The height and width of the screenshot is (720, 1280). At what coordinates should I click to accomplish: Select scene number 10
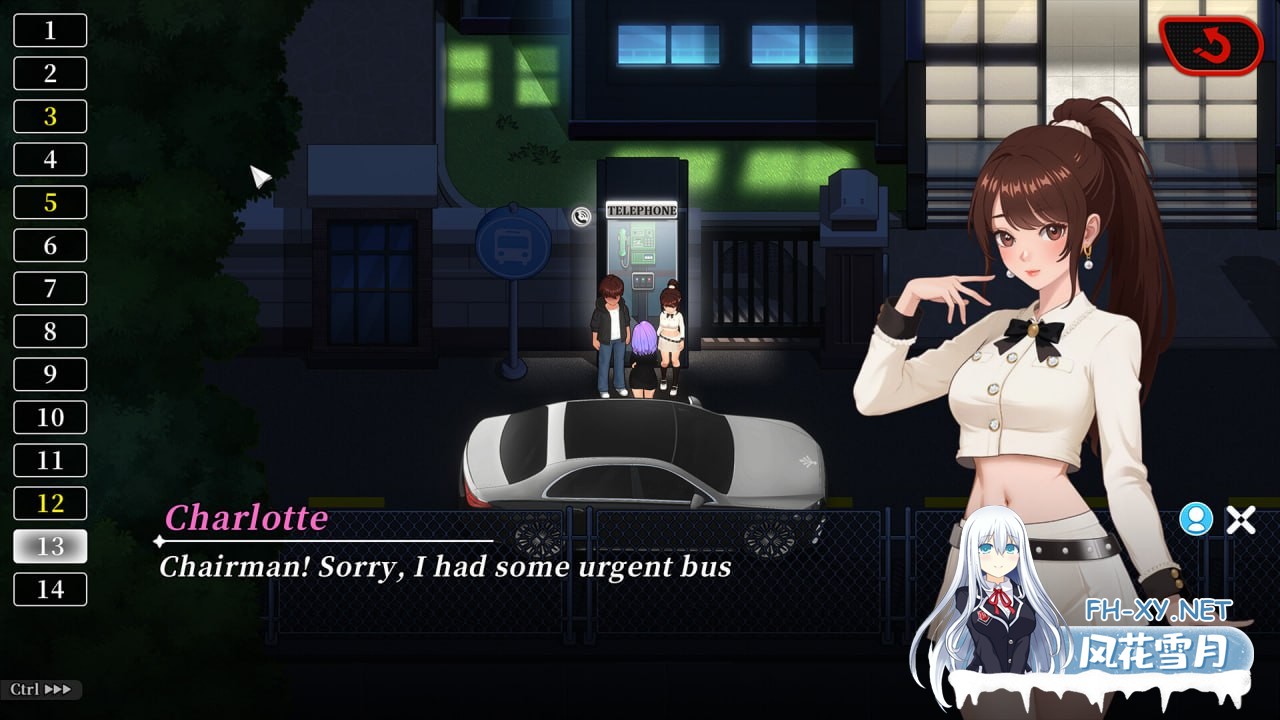pyautogui.click(x=50, y=417)
